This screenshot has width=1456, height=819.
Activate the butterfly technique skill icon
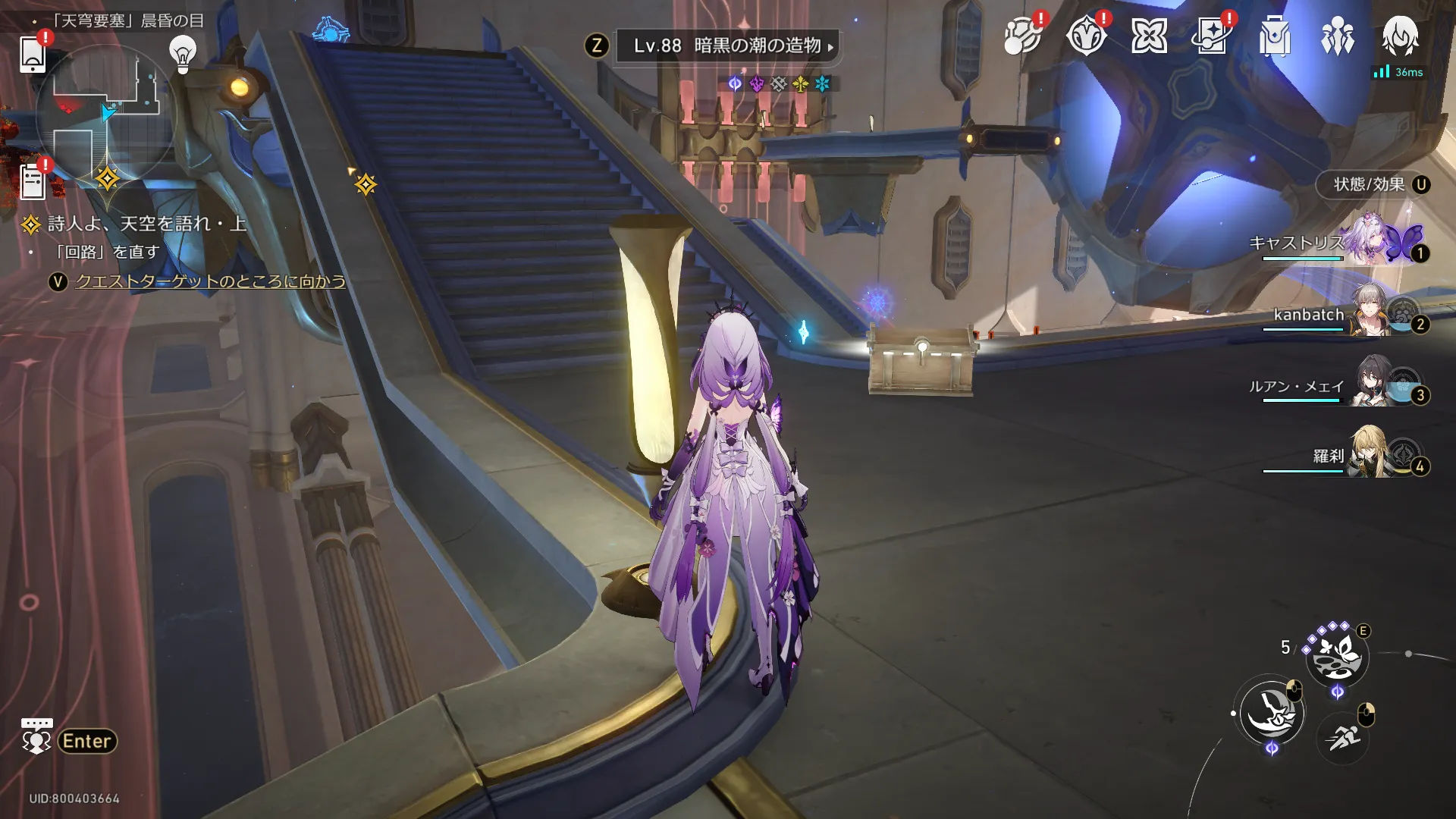pyautogui.click(x=1336, y=656)
